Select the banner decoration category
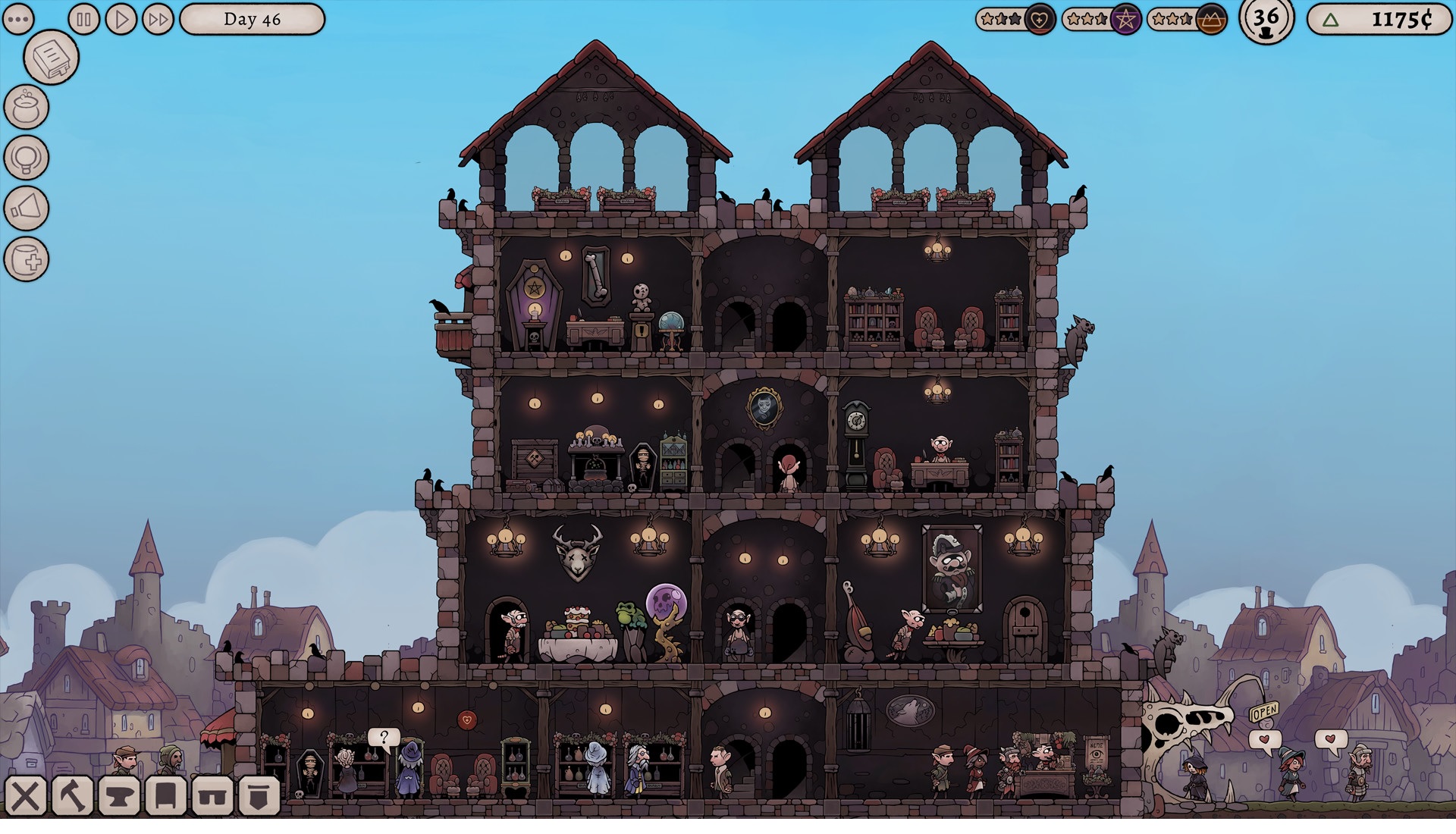Screen dimensions: 1456x834 tap(259, 796)
